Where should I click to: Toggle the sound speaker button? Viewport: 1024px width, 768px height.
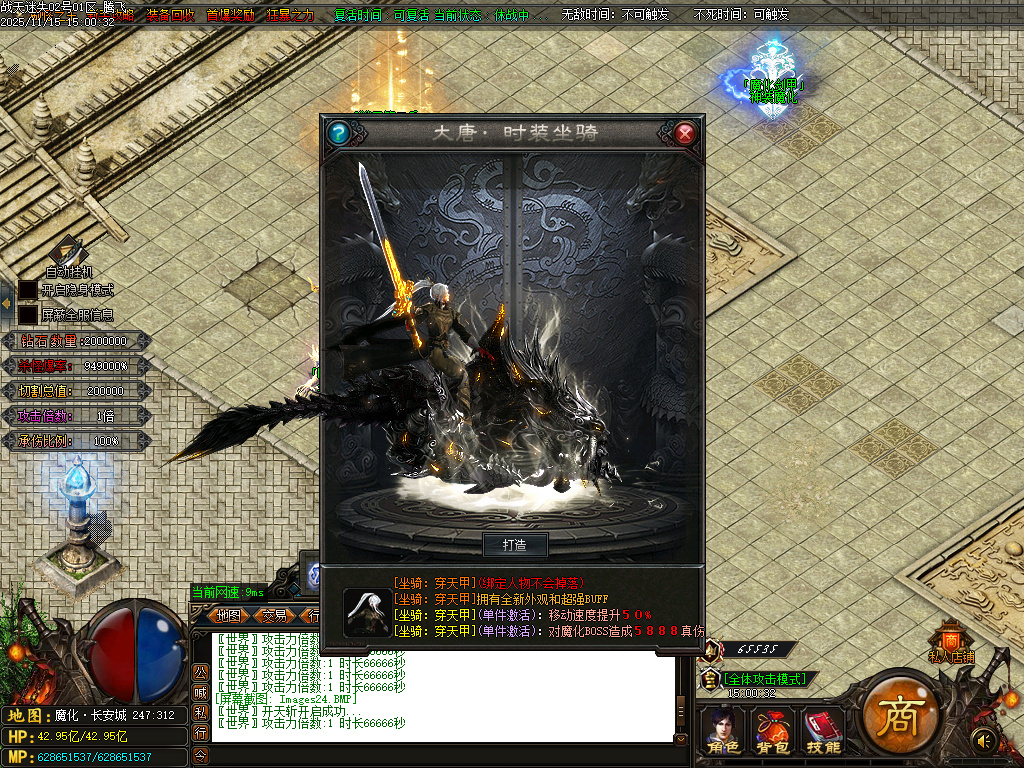click(x=985, y=741)
